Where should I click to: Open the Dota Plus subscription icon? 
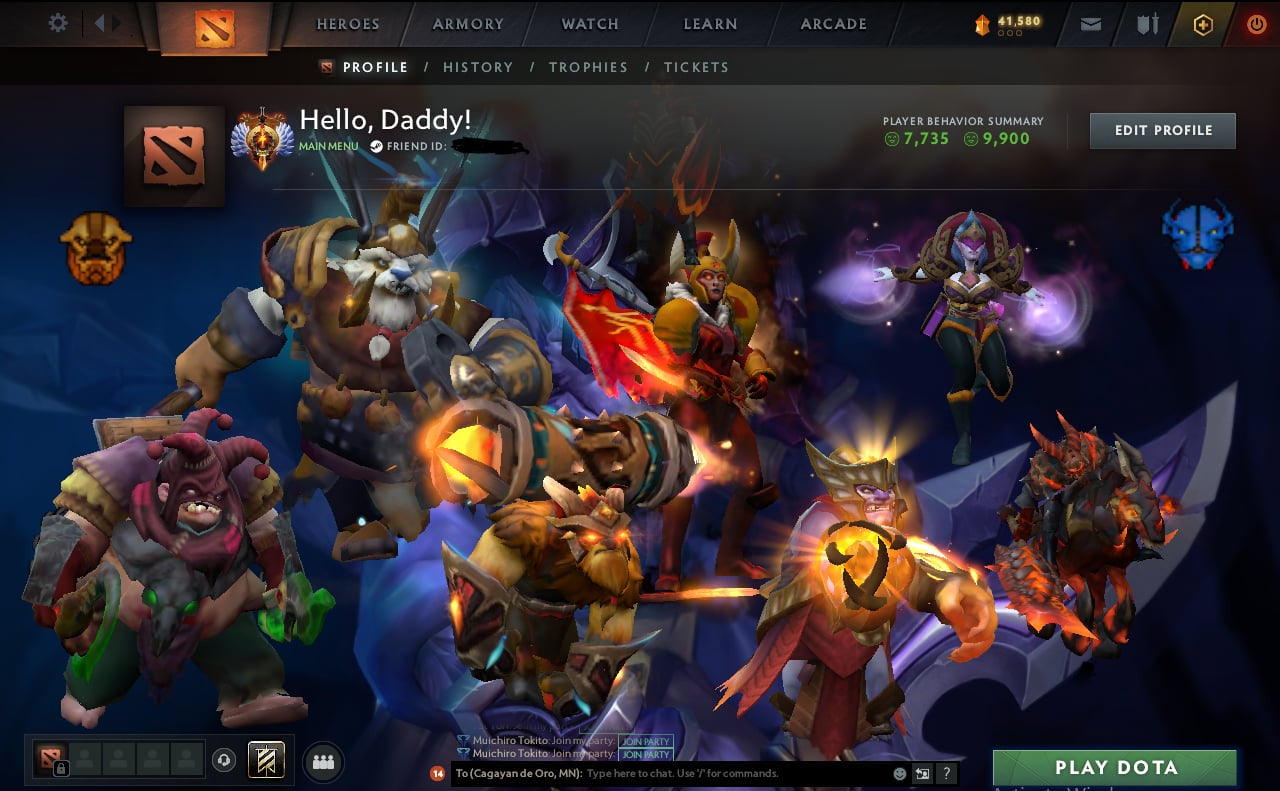(1200, 24)
